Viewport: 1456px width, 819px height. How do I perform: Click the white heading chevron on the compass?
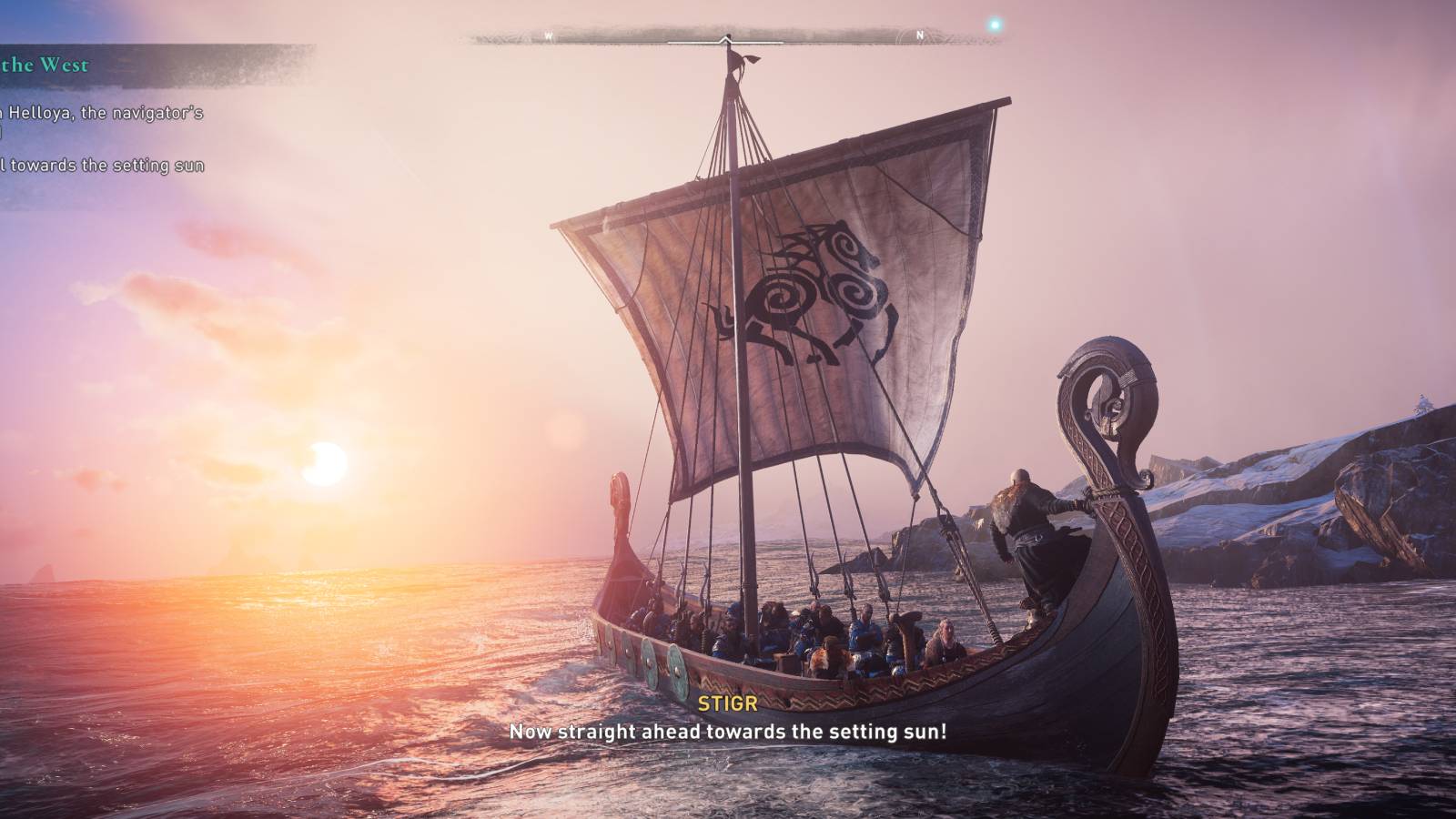[x=725, y=38]
